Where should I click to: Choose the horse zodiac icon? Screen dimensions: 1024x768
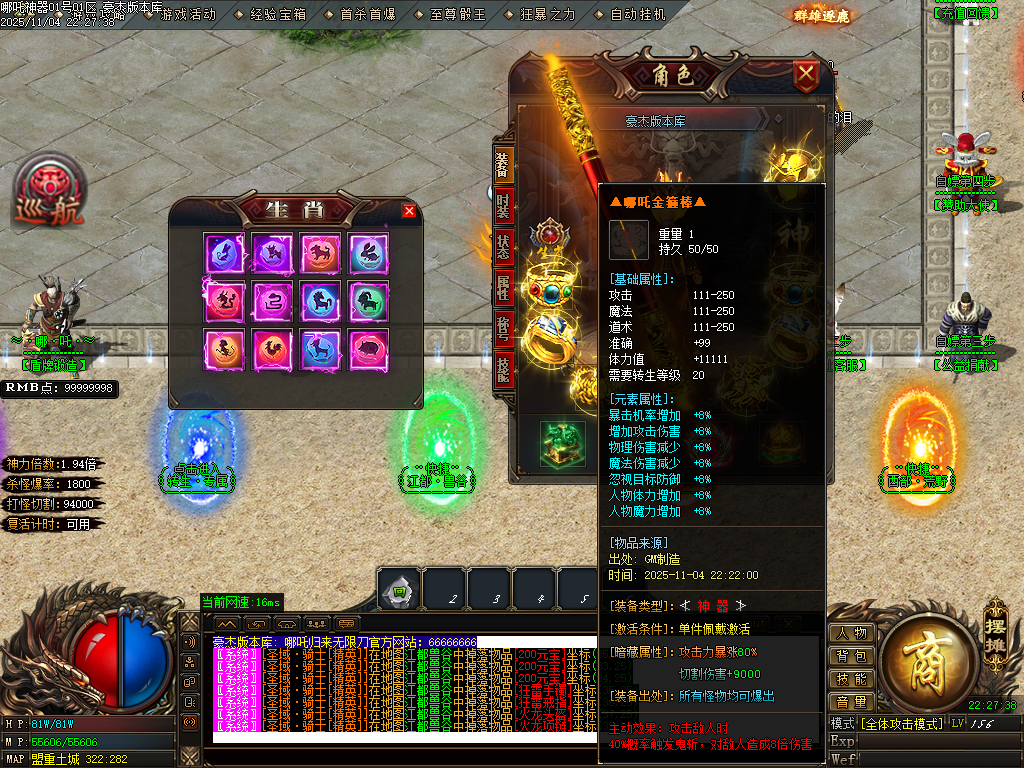coord(320,300)
